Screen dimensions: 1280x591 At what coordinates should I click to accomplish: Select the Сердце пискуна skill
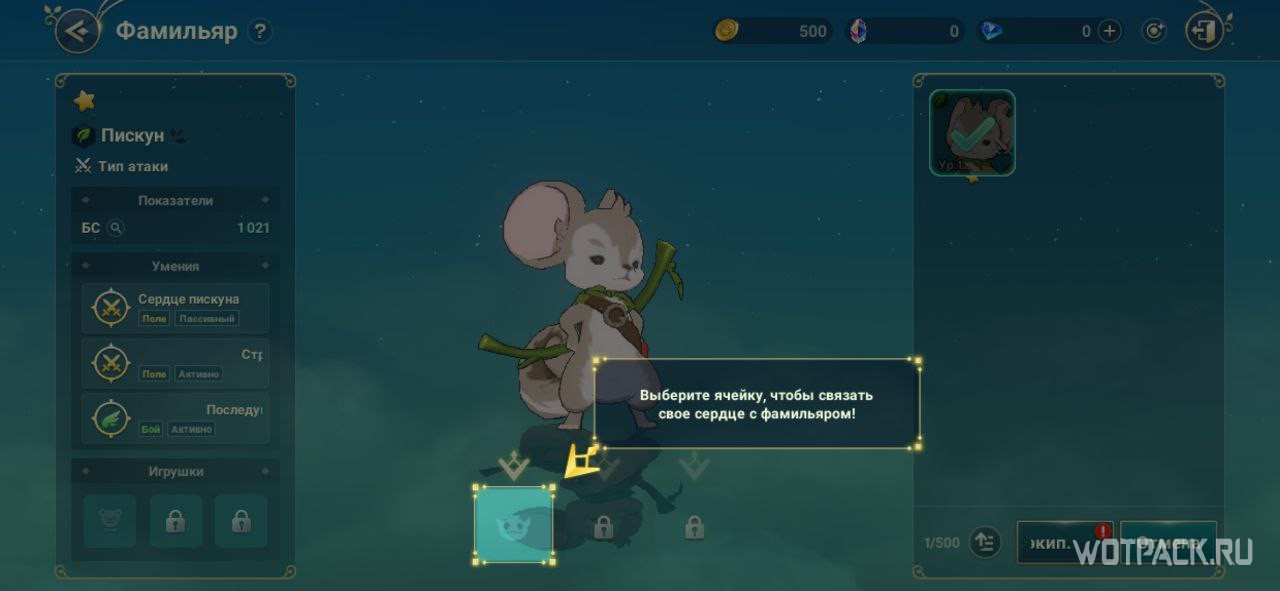pos(175,308)
